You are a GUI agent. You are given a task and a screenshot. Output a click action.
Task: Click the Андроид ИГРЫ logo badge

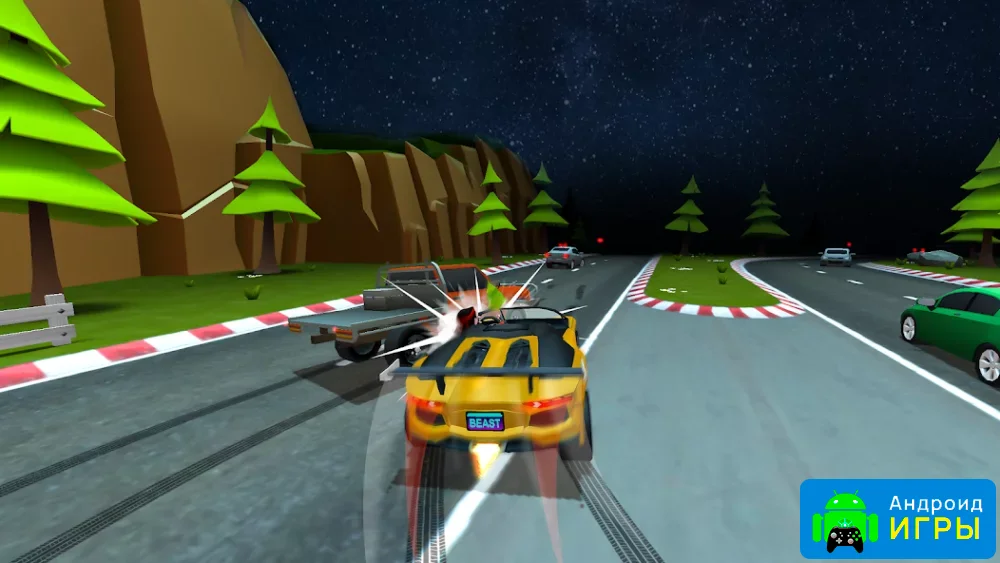897,518
